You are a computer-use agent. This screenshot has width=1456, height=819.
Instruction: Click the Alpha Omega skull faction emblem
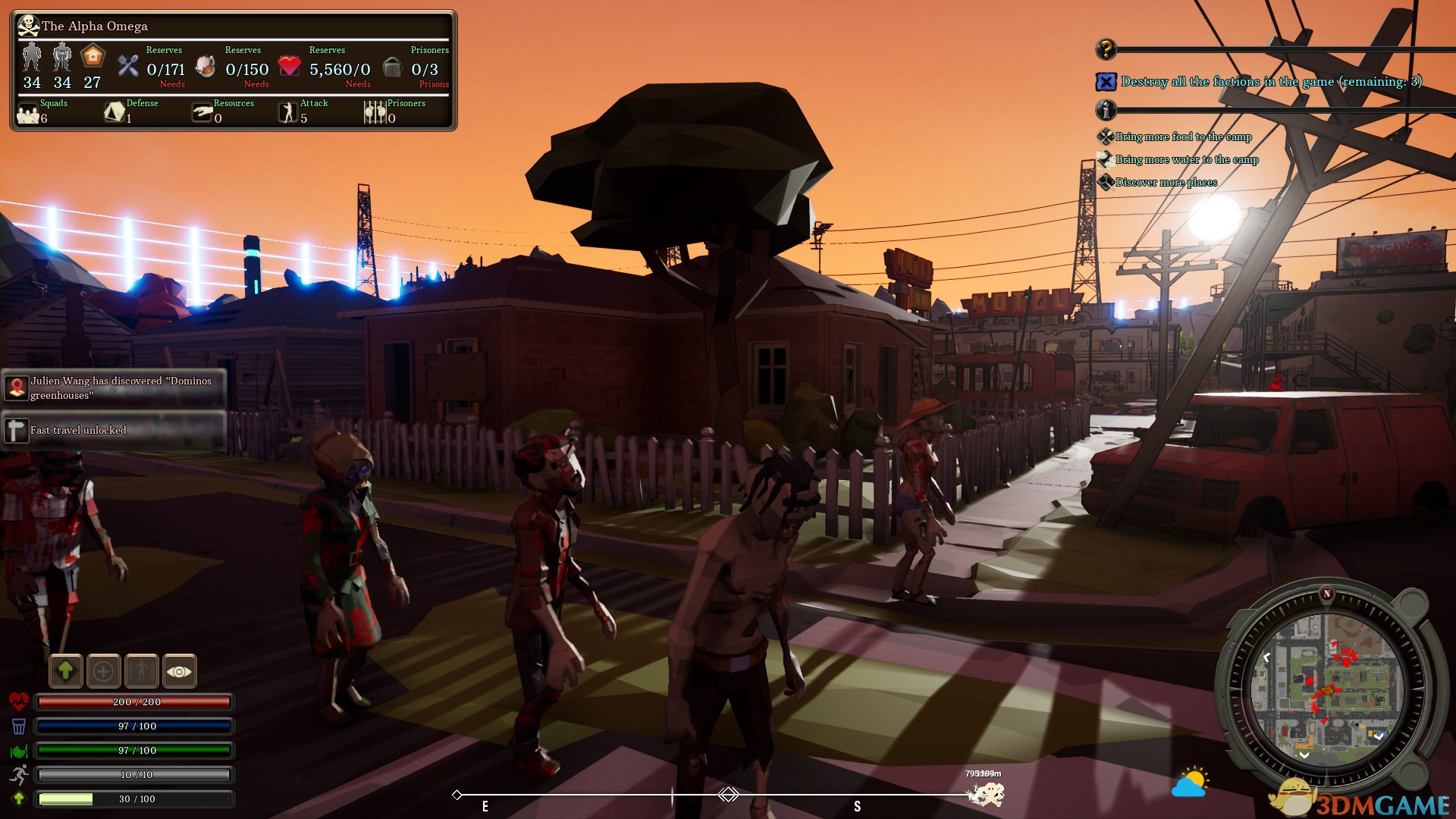click(28, 26)
